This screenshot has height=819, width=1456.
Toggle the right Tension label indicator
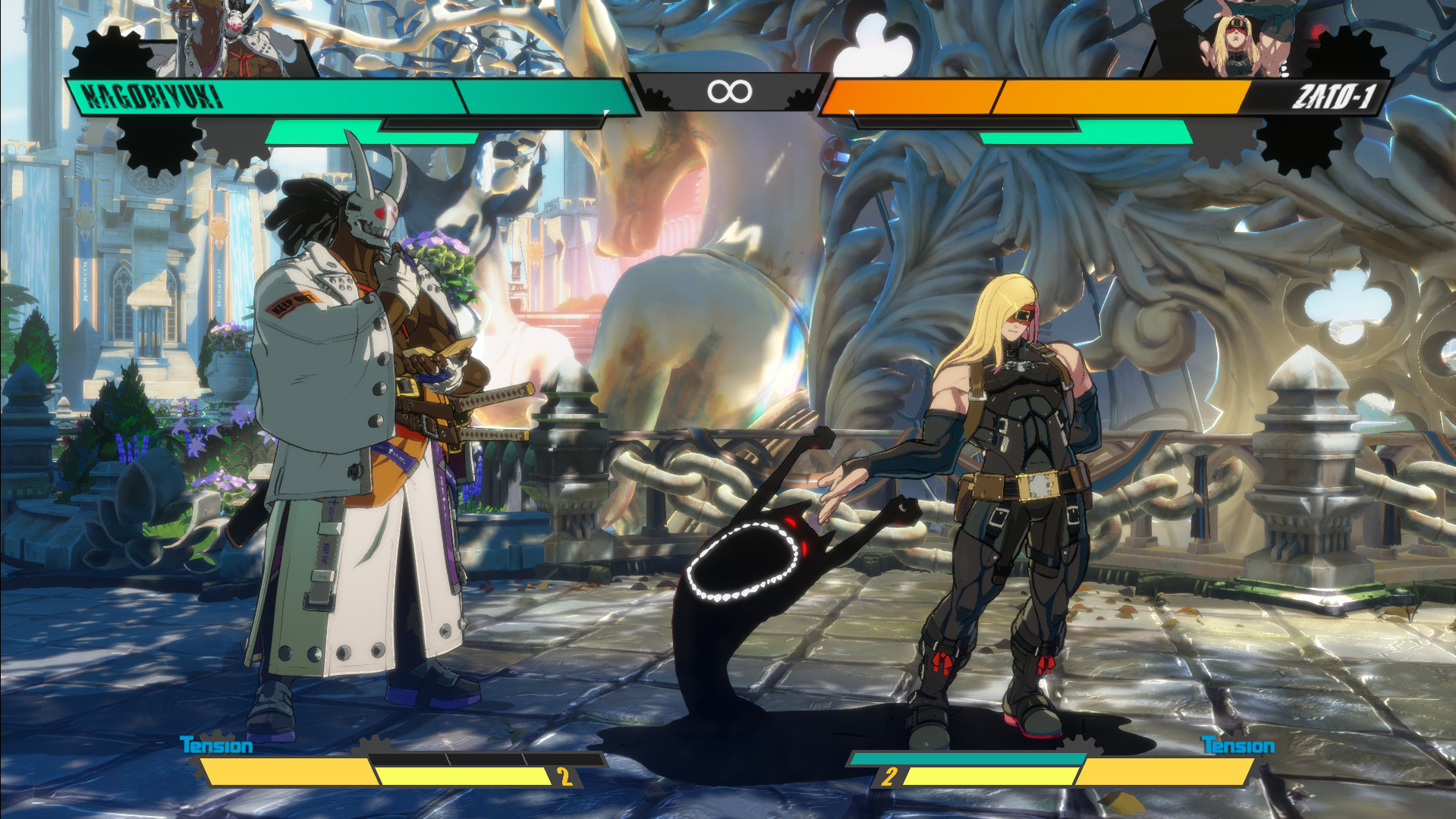click(x=1239, y=745)
